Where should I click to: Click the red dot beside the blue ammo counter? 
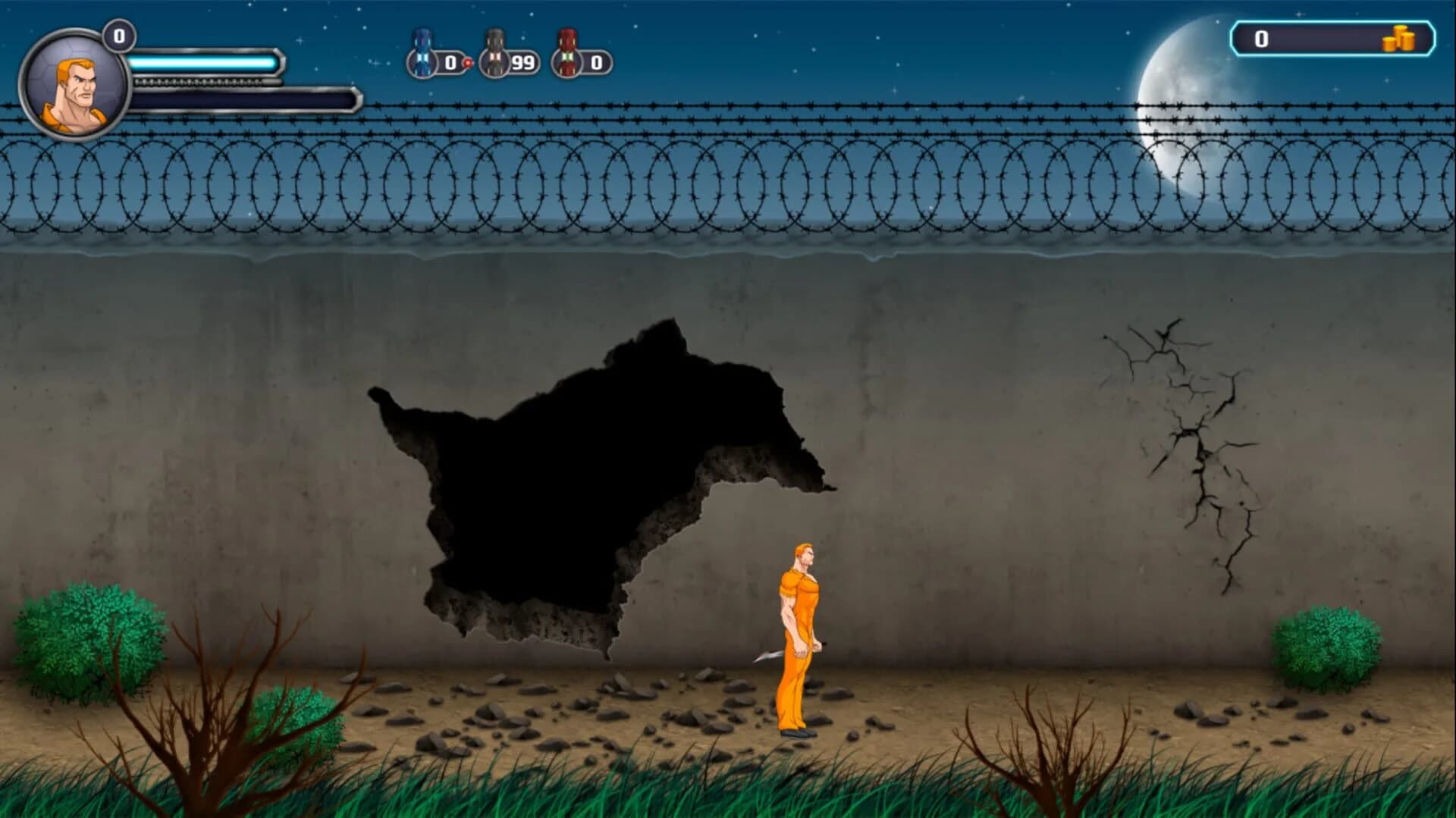tap(468, 61)
